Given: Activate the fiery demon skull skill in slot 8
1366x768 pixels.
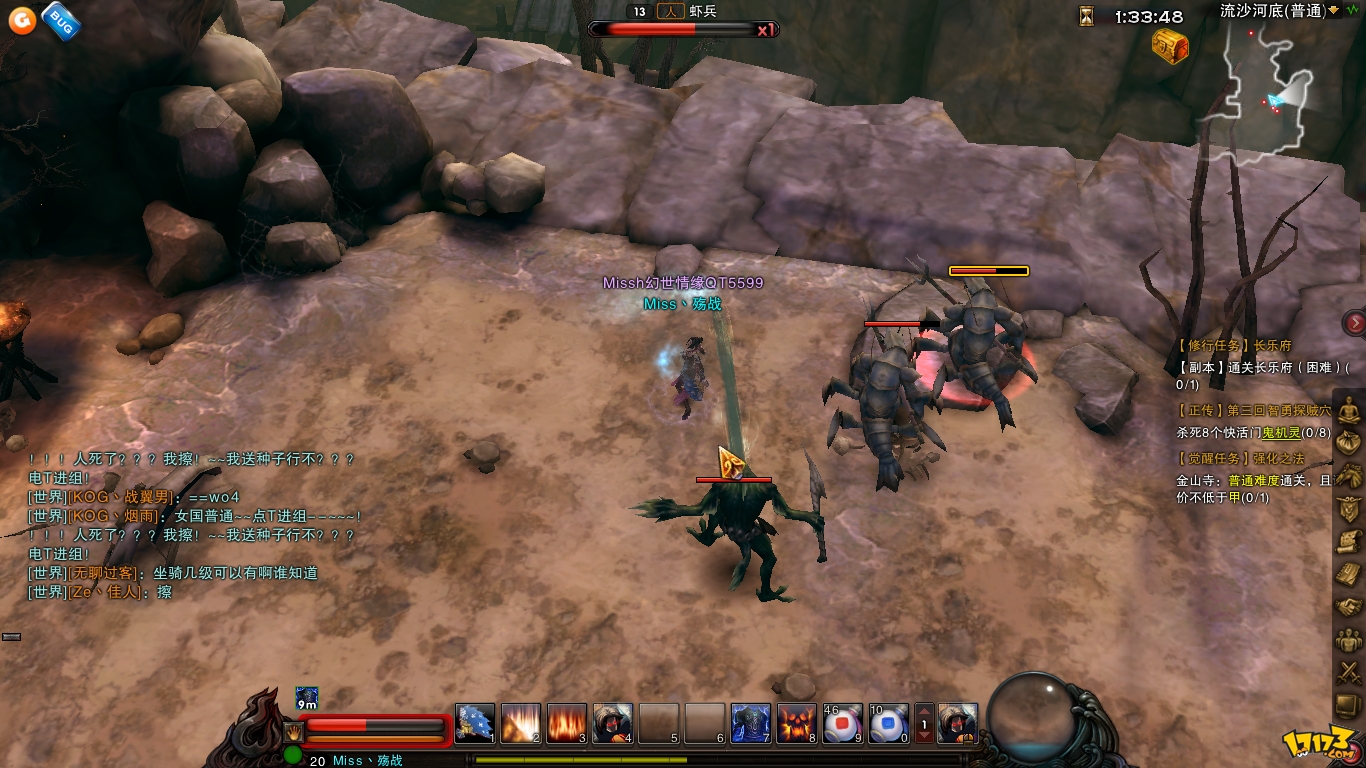Looking at the screenshot, I should pos(797,723).
